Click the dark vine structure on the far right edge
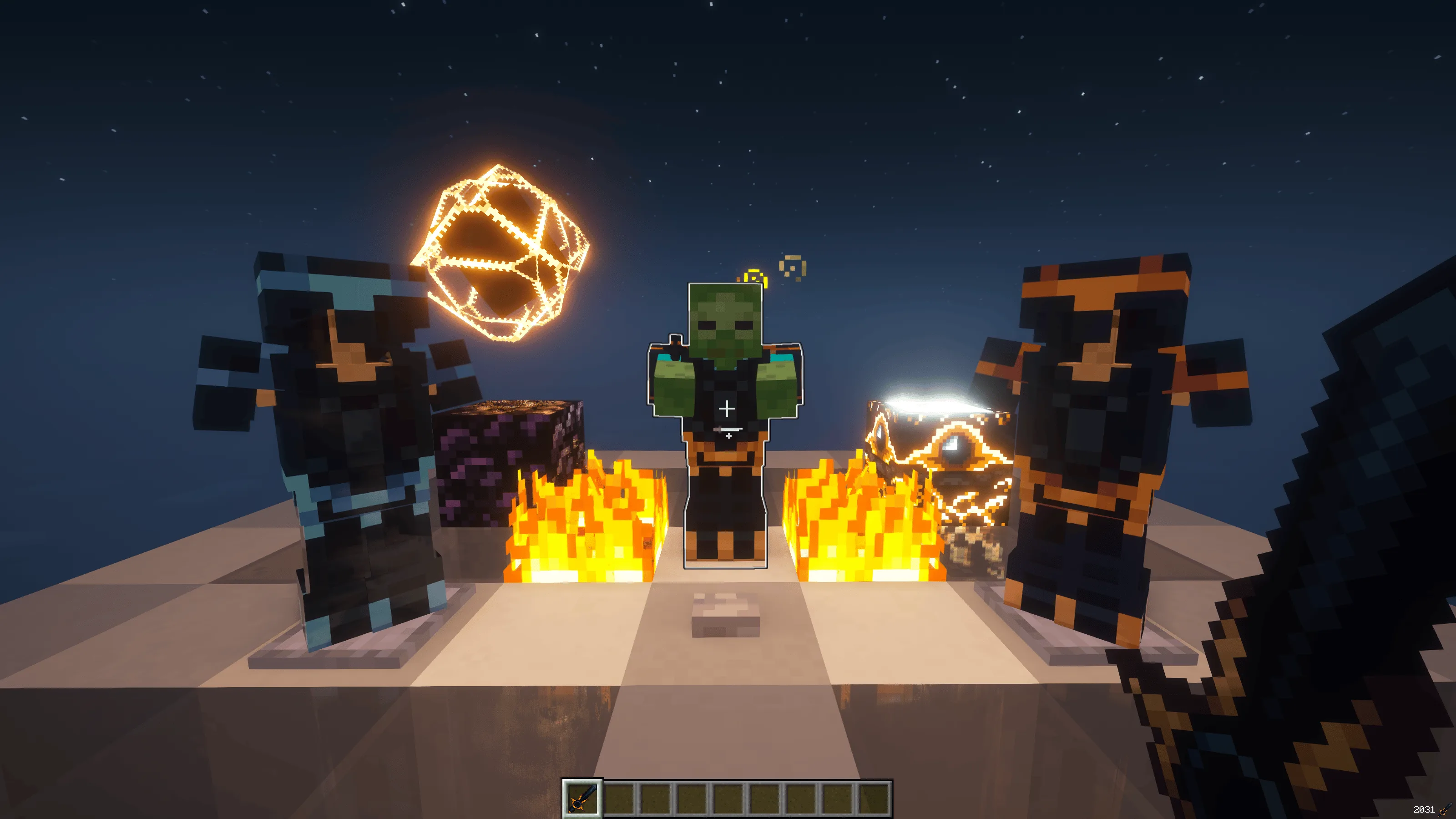 click(1374, 509)
